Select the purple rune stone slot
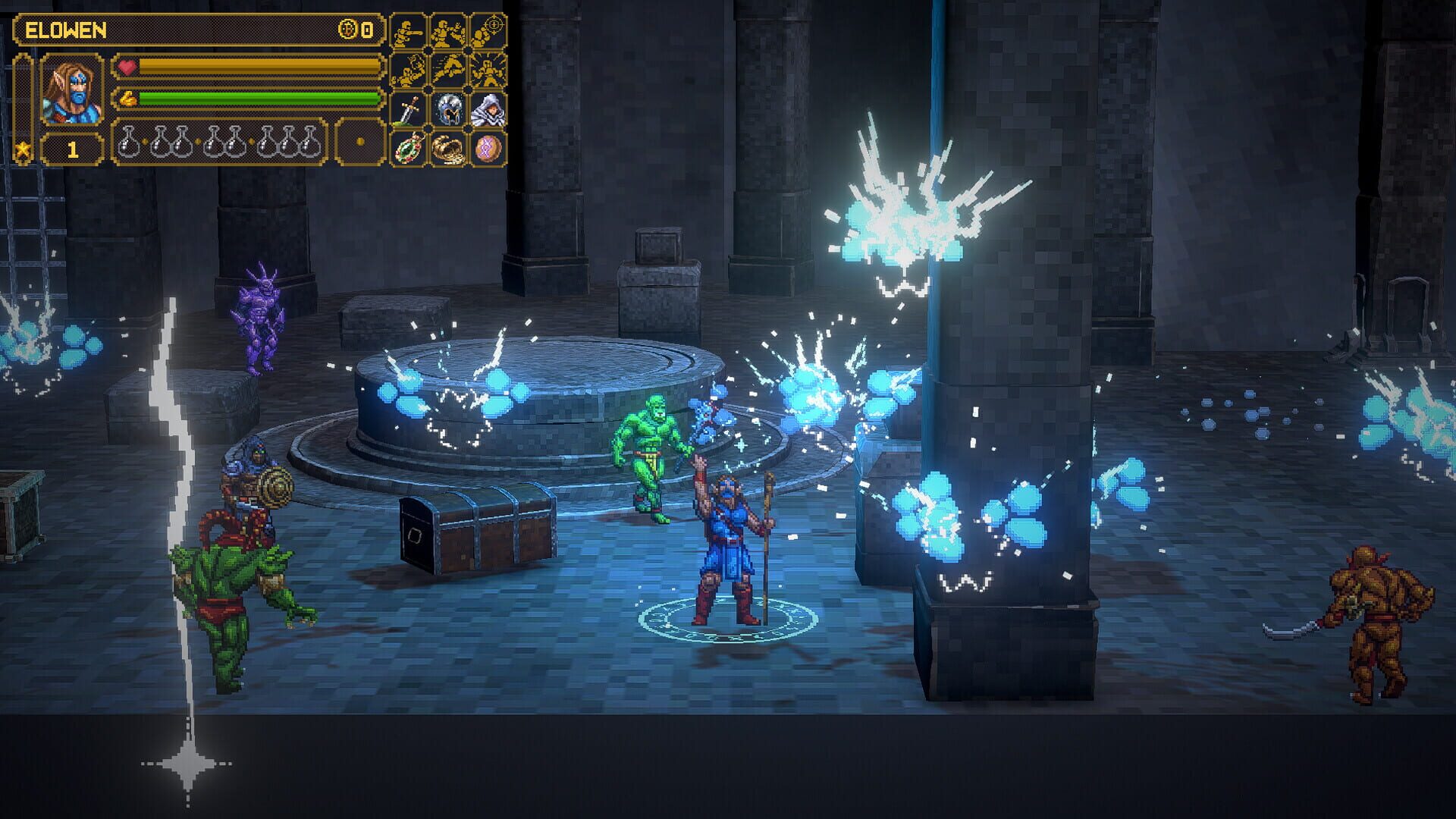Screen dimensions: 1456x819 coord(489,150)
